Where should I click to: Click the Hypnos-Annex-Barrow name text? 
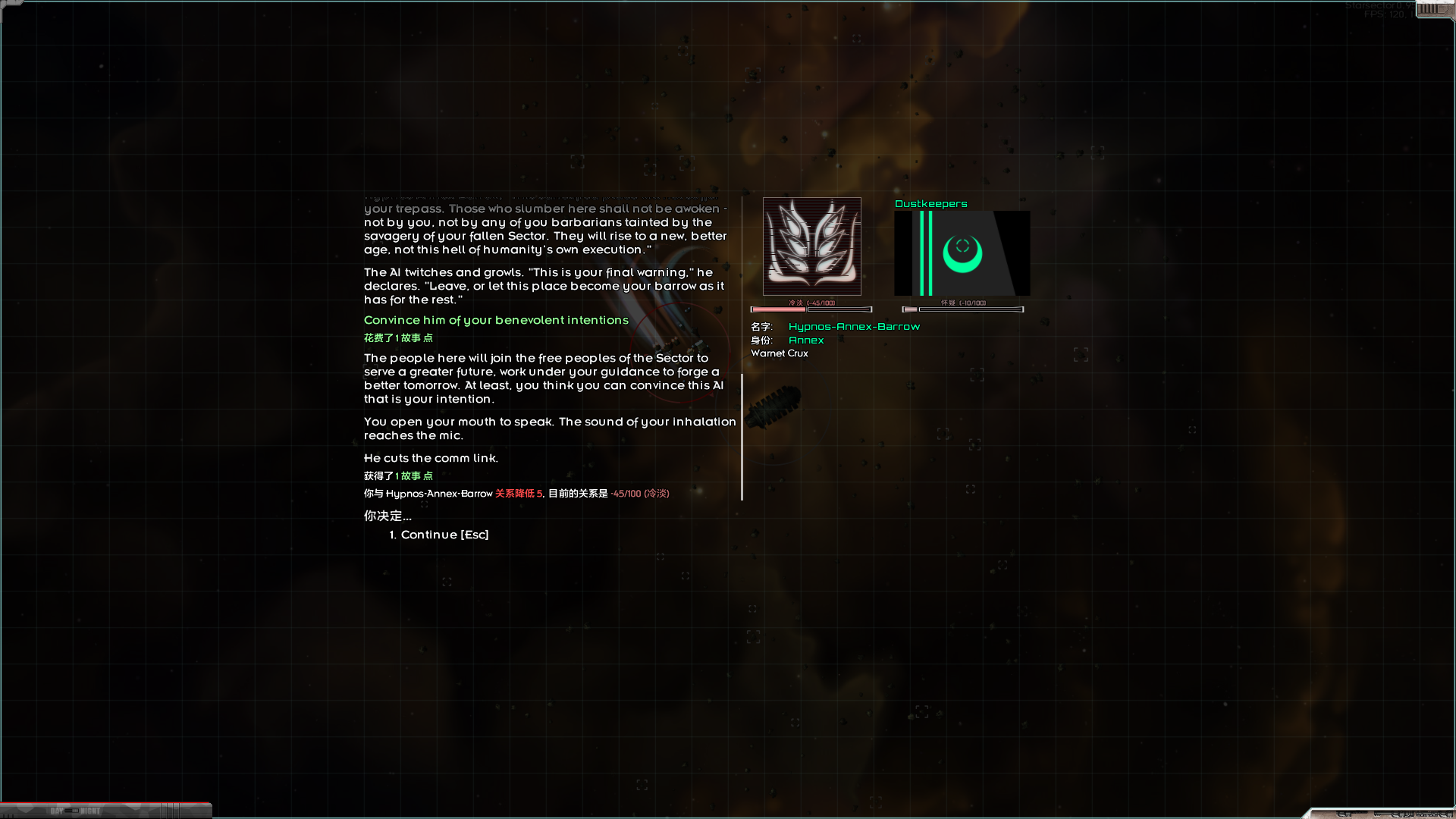point(854,326)
